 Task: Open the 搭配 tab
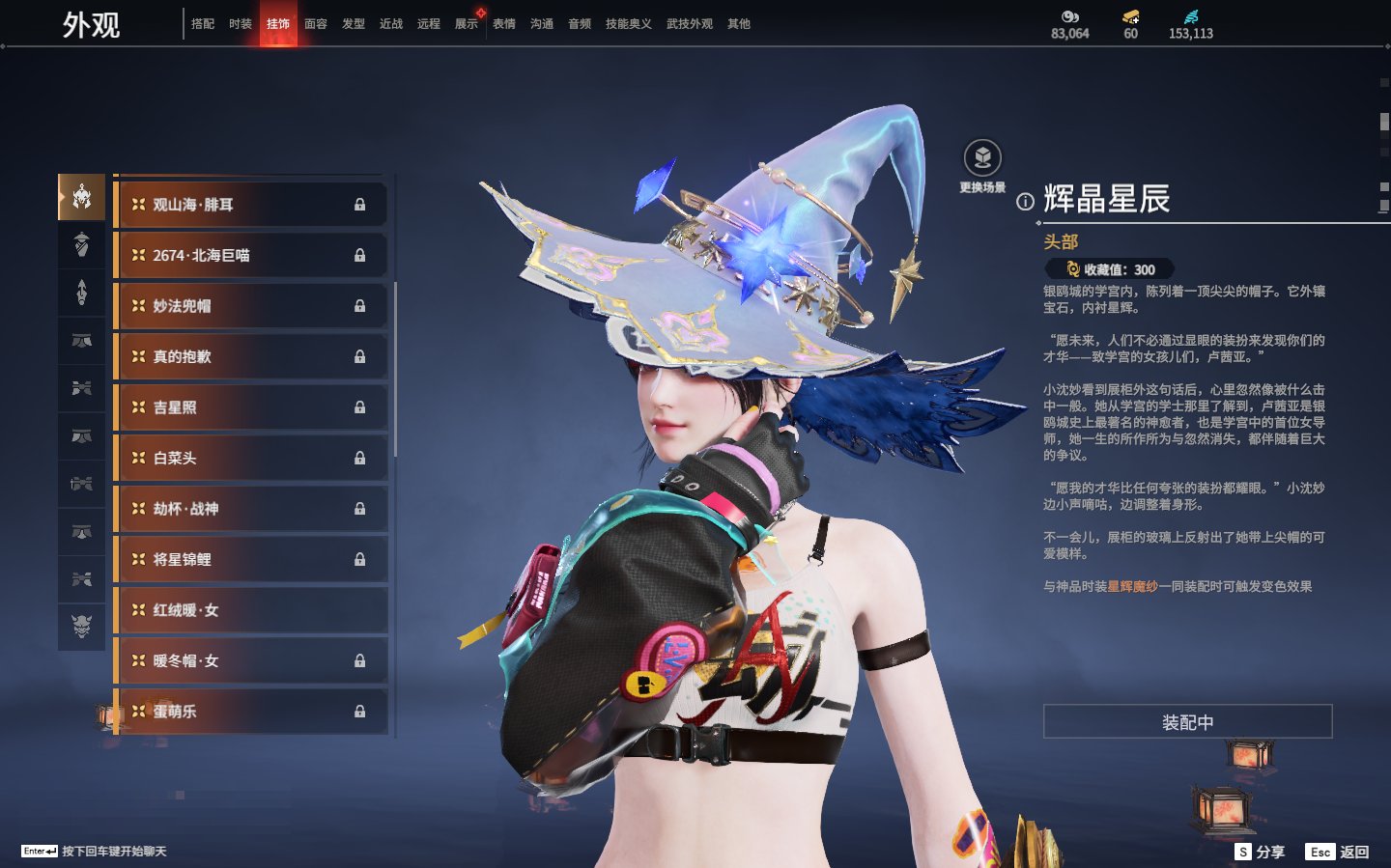coord(203,24)
